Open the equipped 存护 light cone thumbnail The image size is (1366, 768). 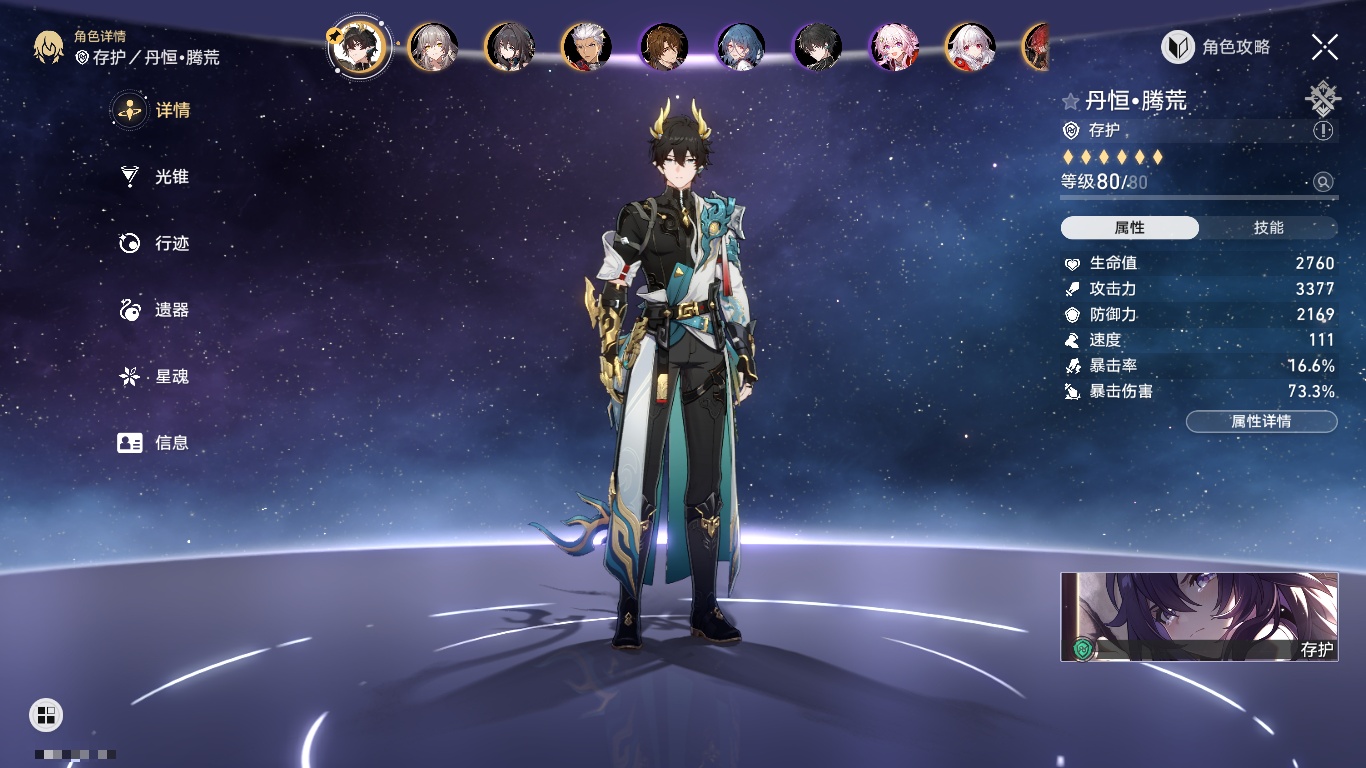click(x=1199, y=617)
